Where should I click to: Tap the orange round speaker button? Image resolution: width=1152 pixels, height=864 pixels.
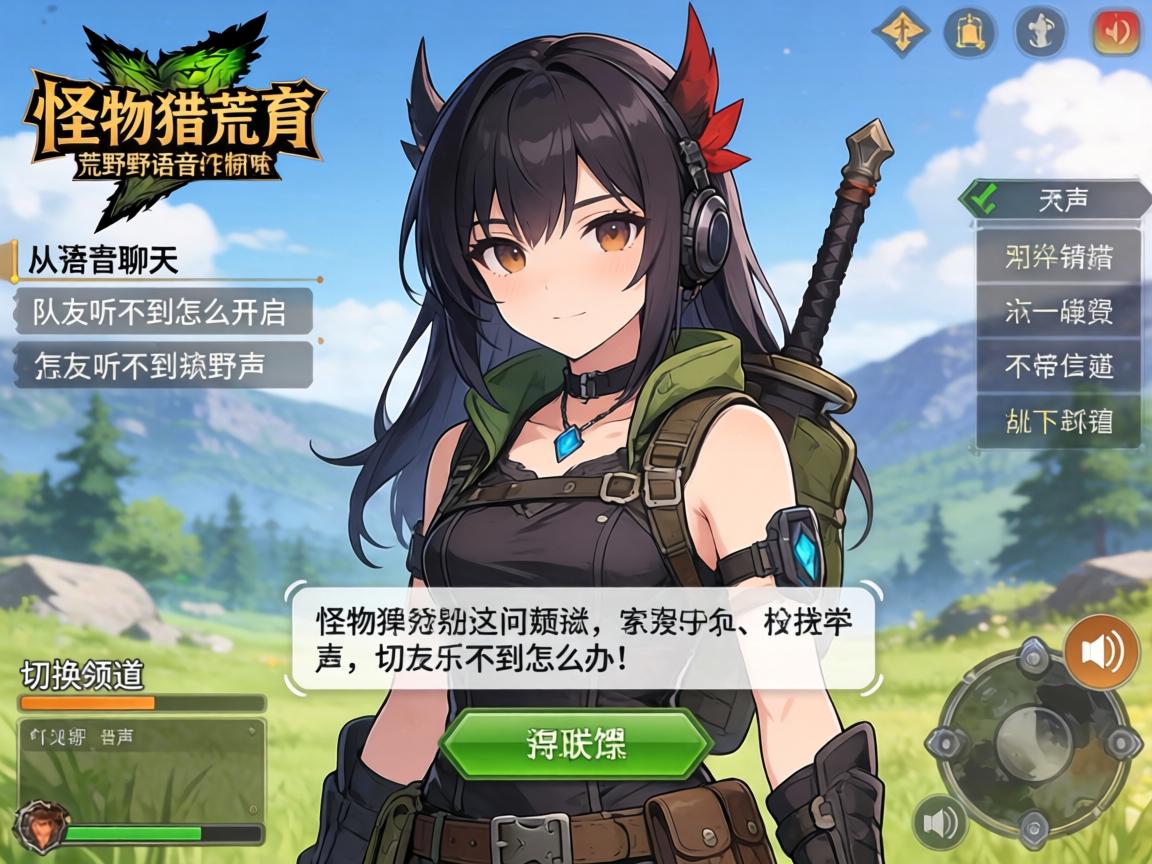click(1101, 652)
